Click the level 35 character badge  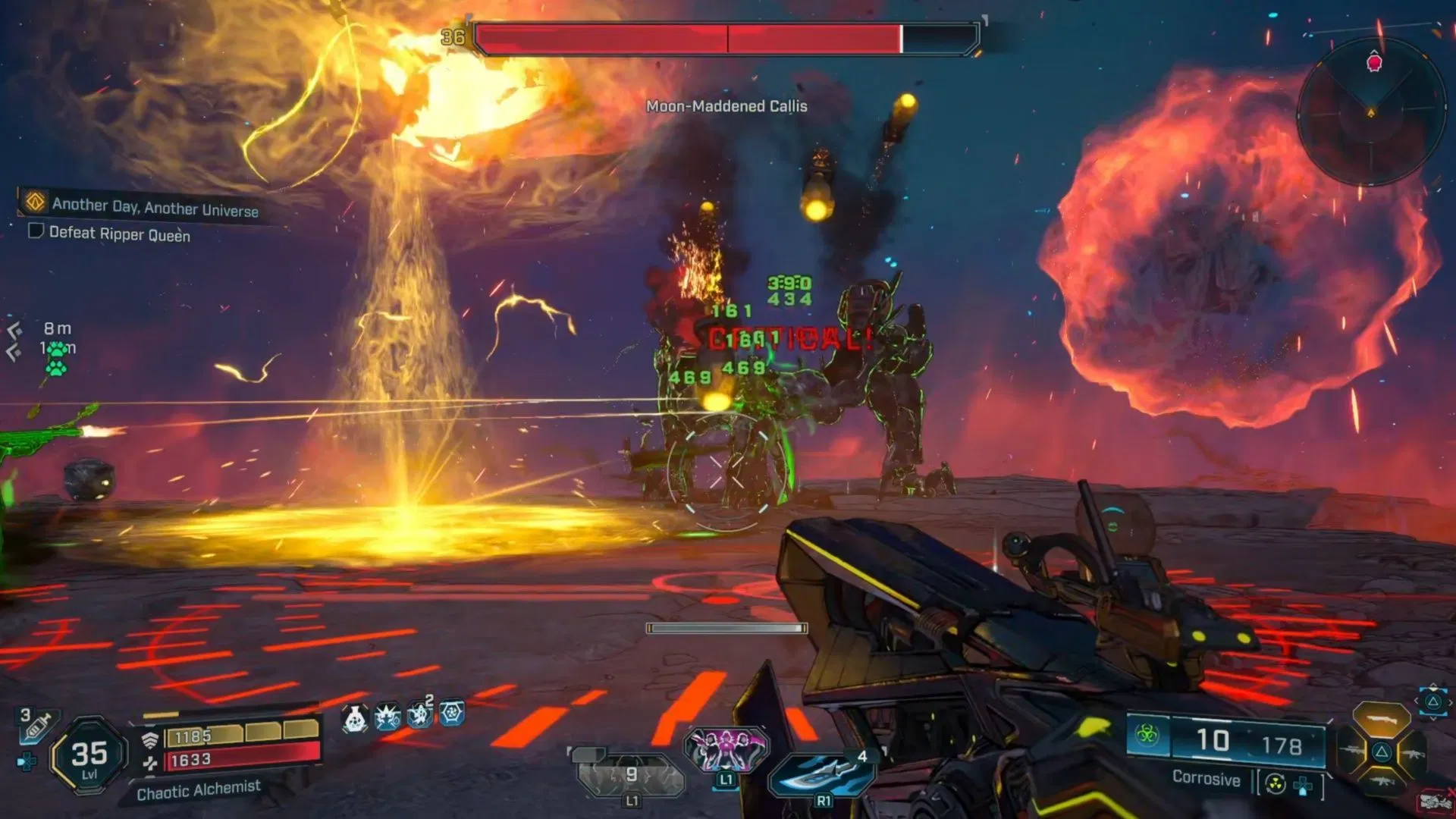pyautogui.click(x=89, y=755)
